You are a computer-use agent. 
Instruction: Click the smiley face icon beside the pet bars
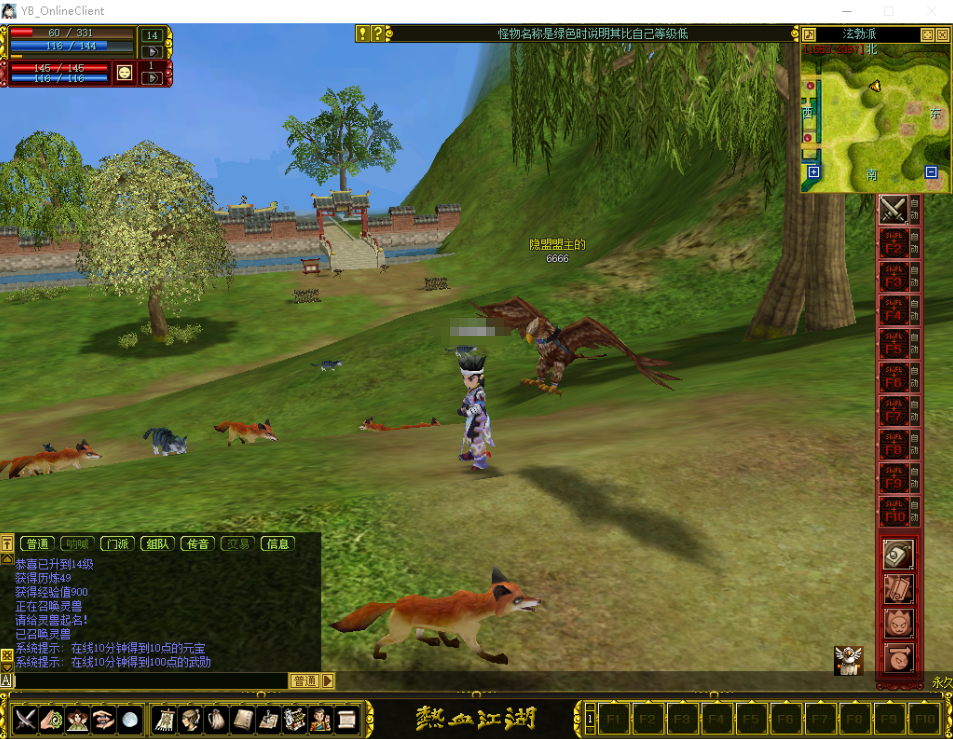tap(124, 72)
